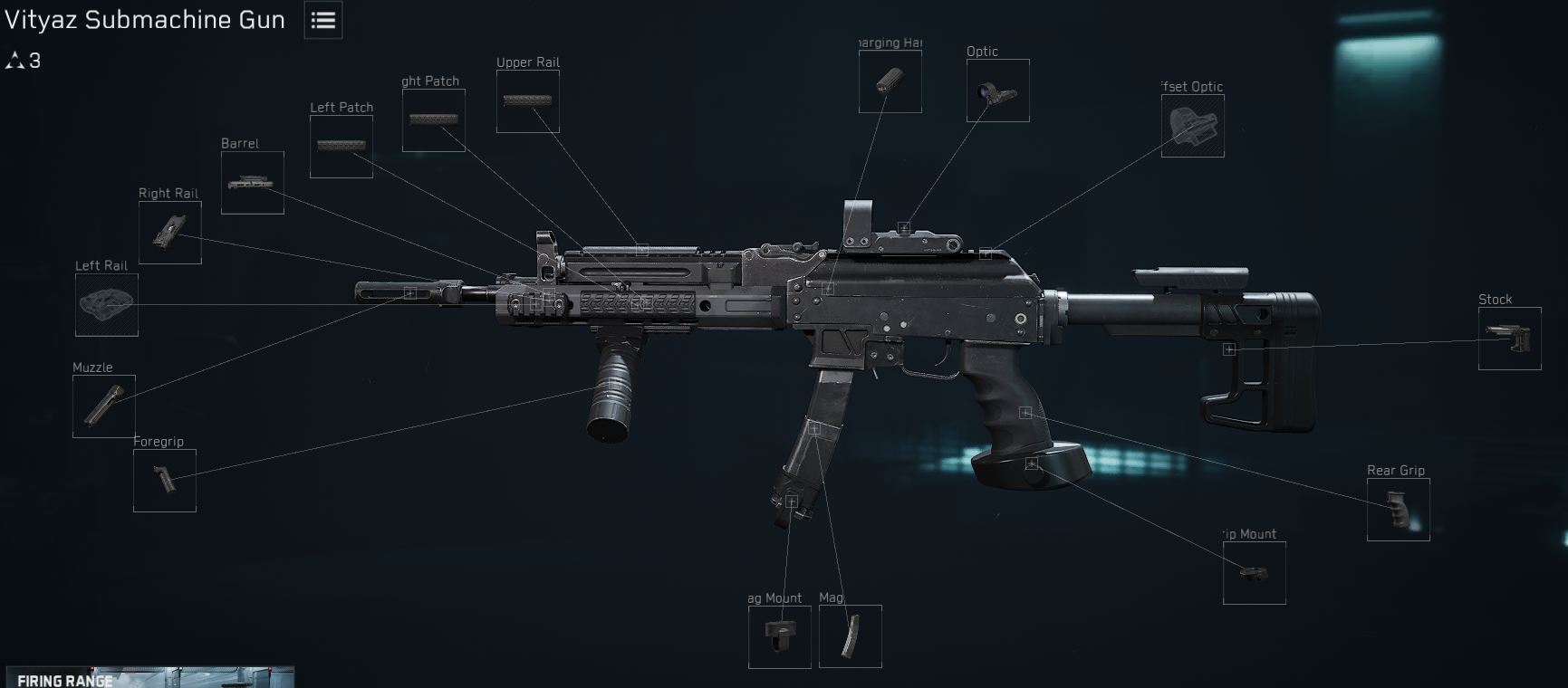Open the Mag attachment slot
Image resolution: width=1568 pixels, height=688 pixels.
click(x=850, y=635)
